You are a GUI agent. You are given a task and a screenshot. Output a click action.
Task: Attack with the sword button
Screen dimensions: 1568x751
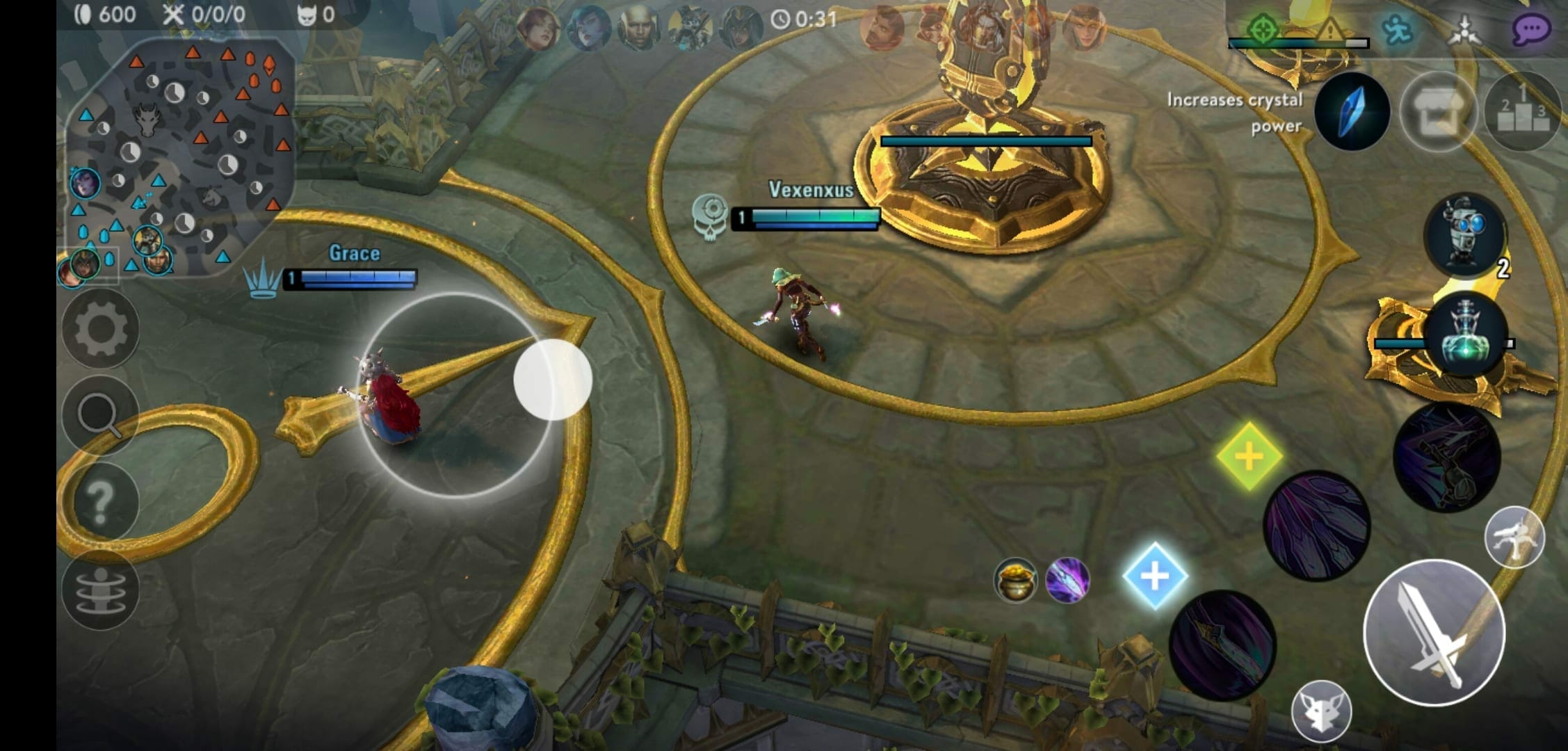pos(1434,633)
